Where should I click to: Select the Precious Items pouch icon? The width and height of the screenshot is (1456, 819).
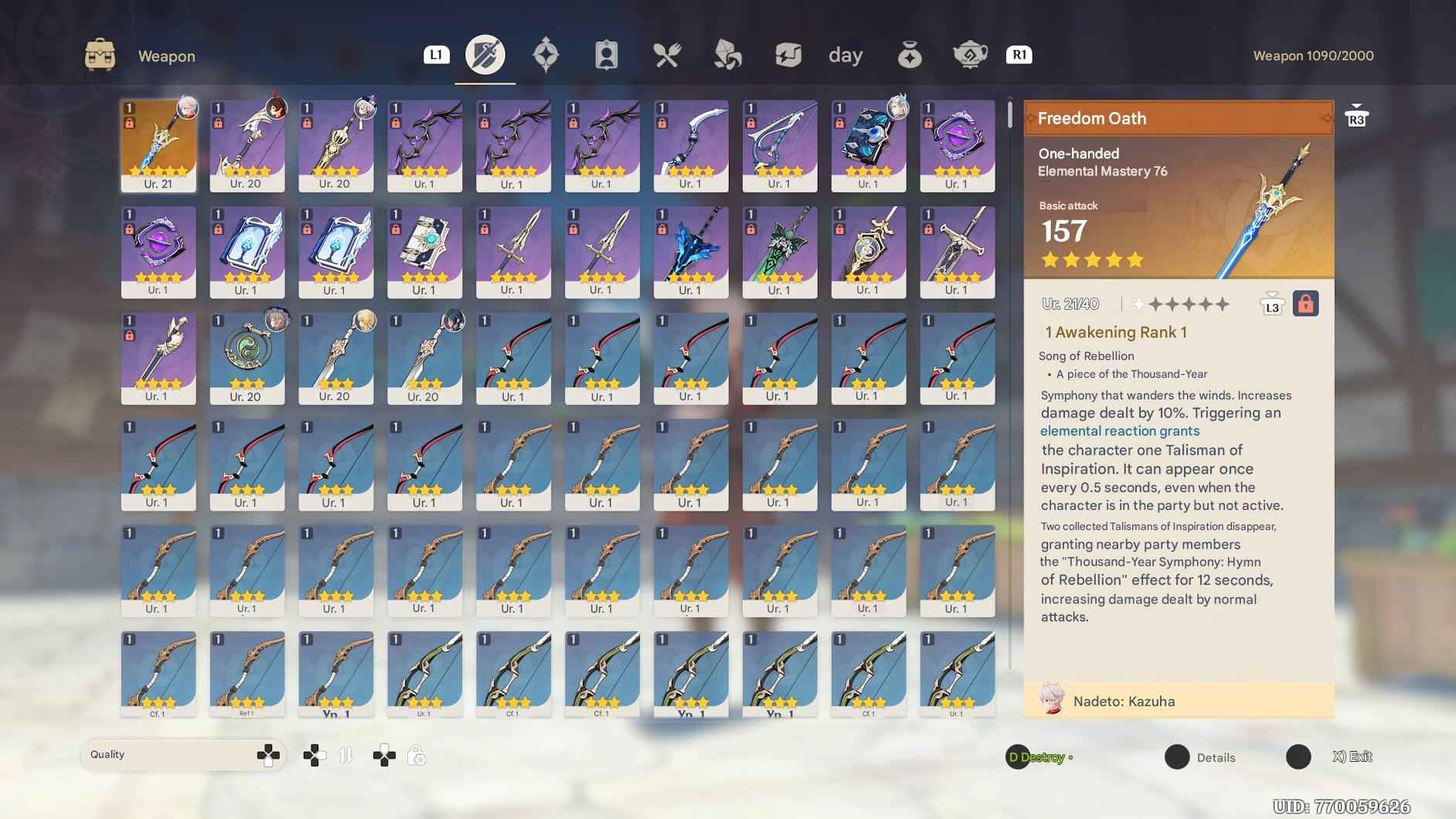pos(910,54)
